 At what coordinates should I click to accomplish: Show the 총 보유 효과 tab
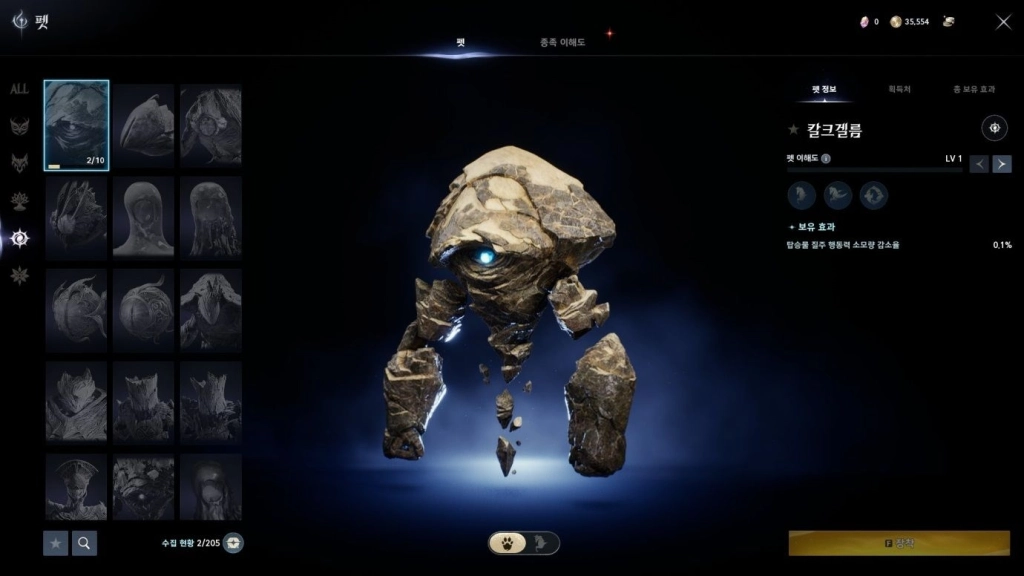pos(973,89)
